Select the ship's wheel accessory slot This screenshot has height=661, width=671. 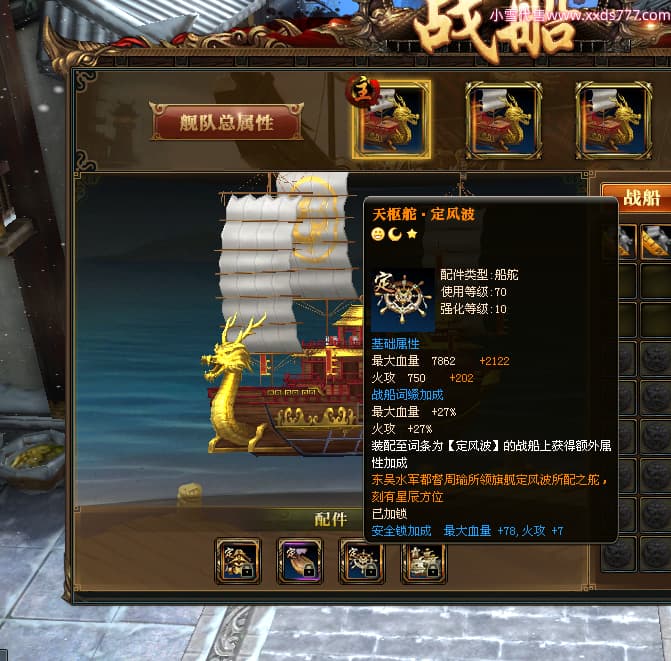(x=361, y=561)
